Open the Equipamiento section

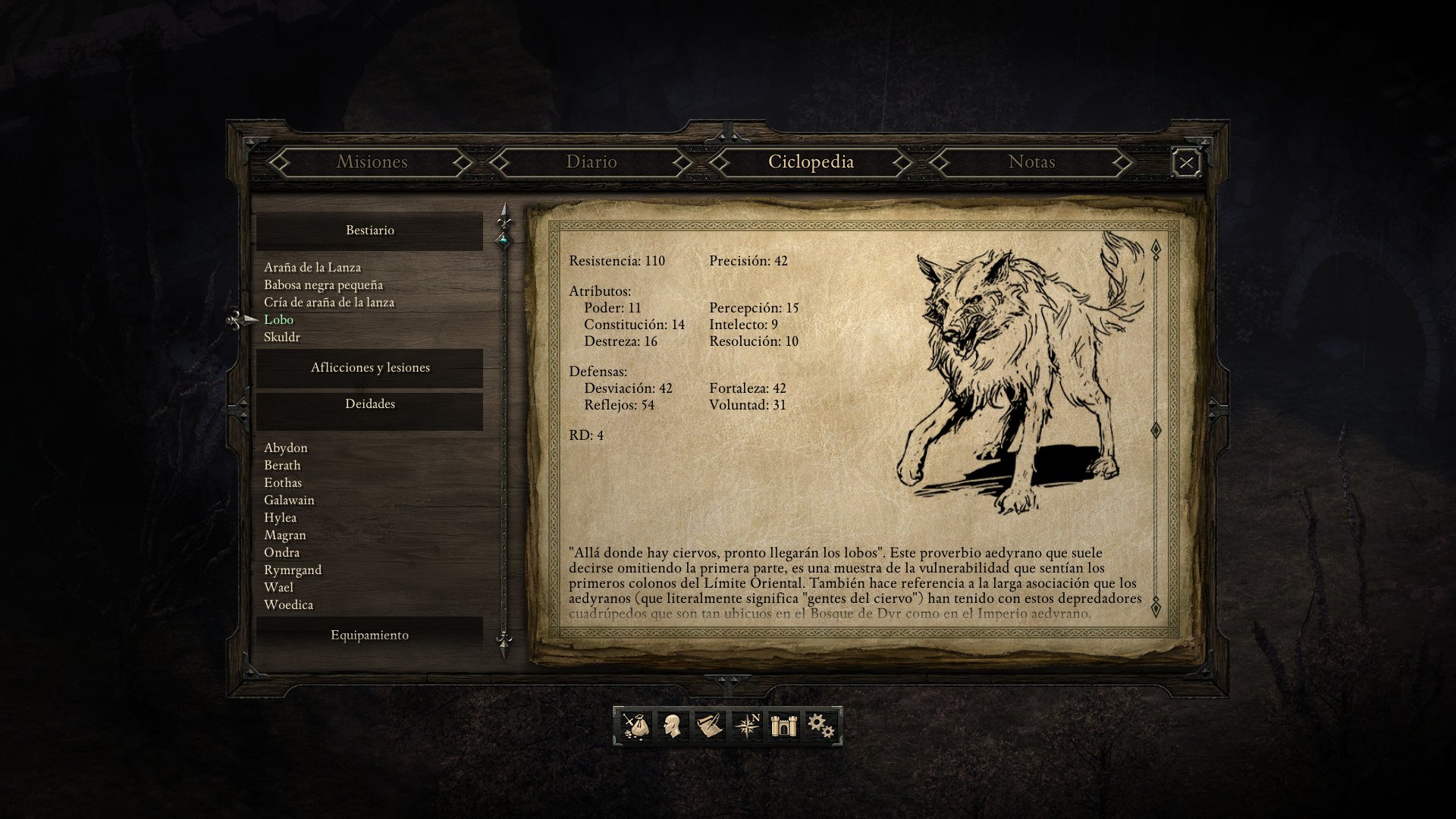(x=369, y=635)
